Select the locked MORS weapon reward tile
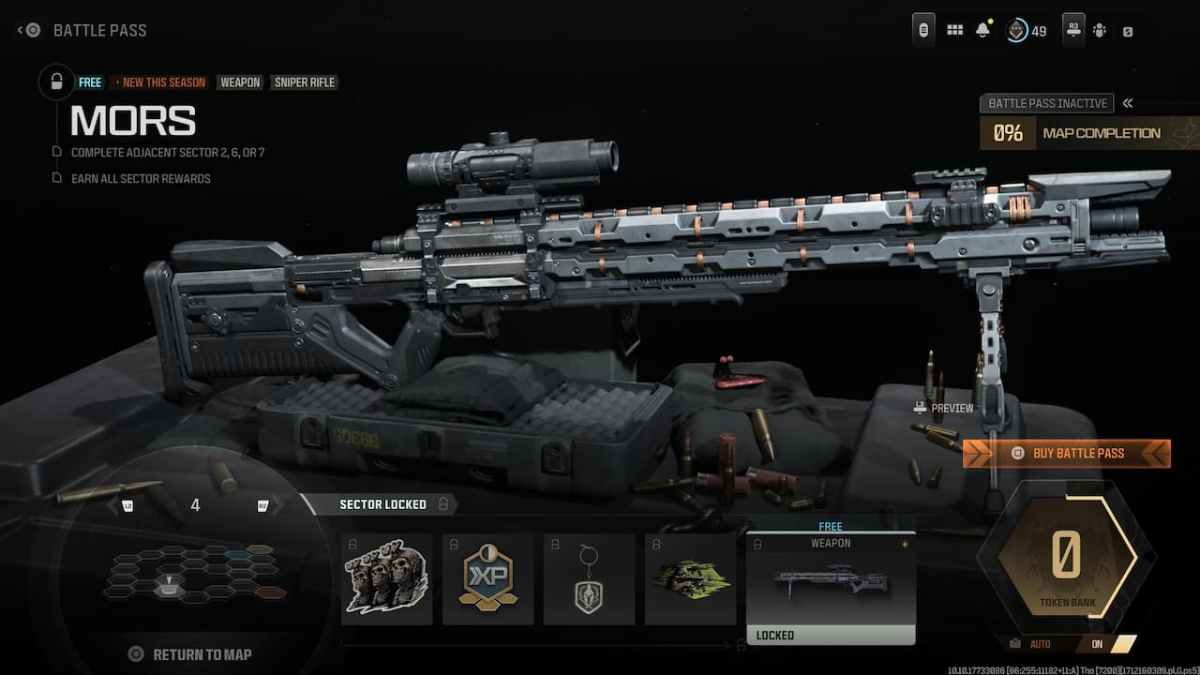1200x675 pixels. tap(831, 588)
